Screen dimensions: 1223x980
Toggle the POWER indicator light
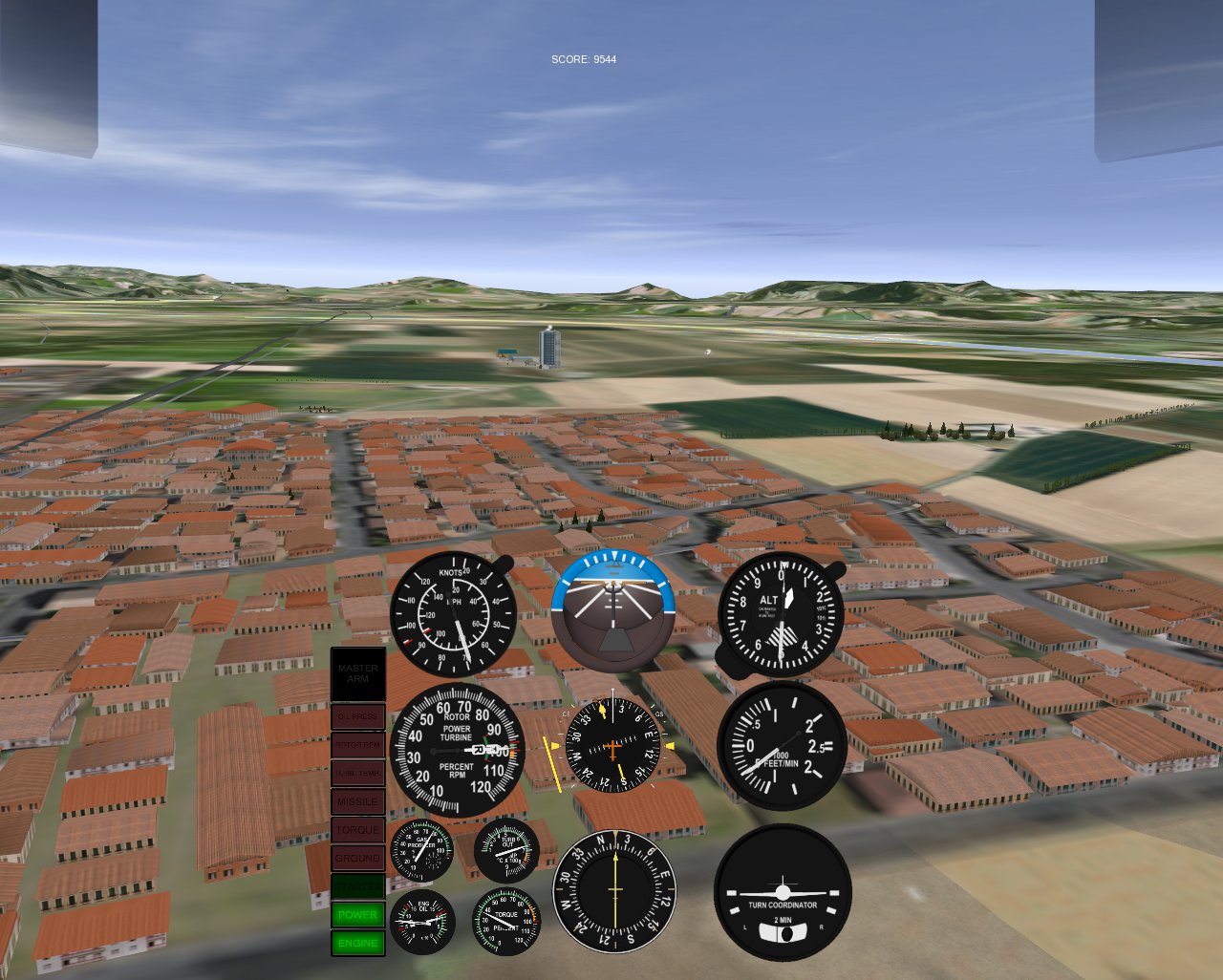click(357, 914)
